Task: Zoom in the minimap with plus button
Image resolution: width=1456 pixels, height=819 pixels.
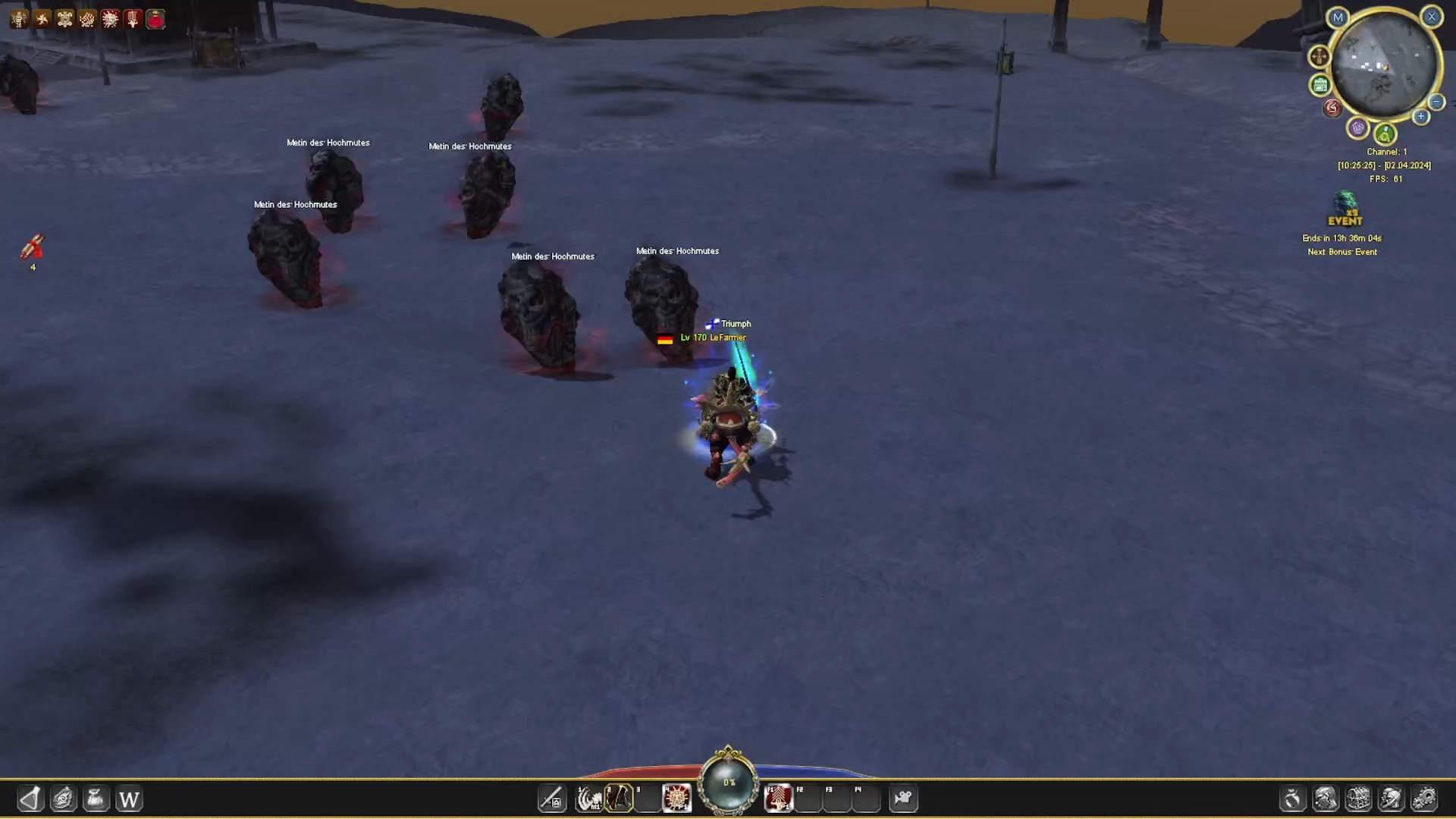Action: (1421, 117)
